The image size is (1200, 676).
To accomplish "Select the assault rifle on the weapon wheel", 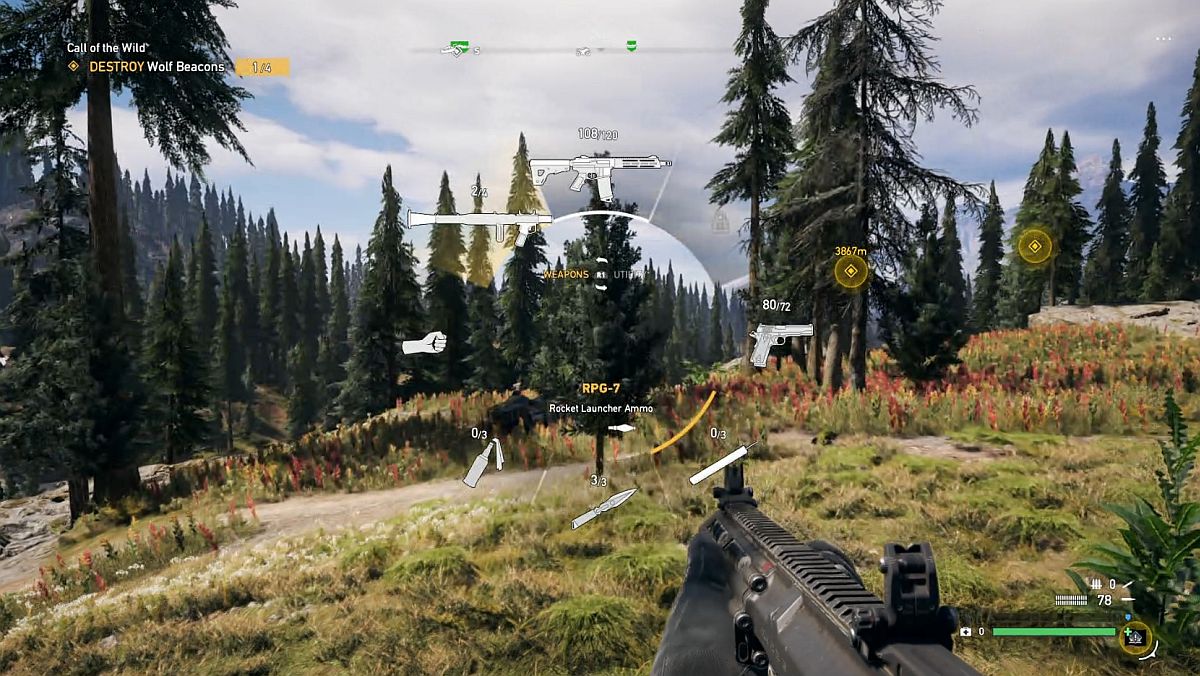I will coord(598,174).
